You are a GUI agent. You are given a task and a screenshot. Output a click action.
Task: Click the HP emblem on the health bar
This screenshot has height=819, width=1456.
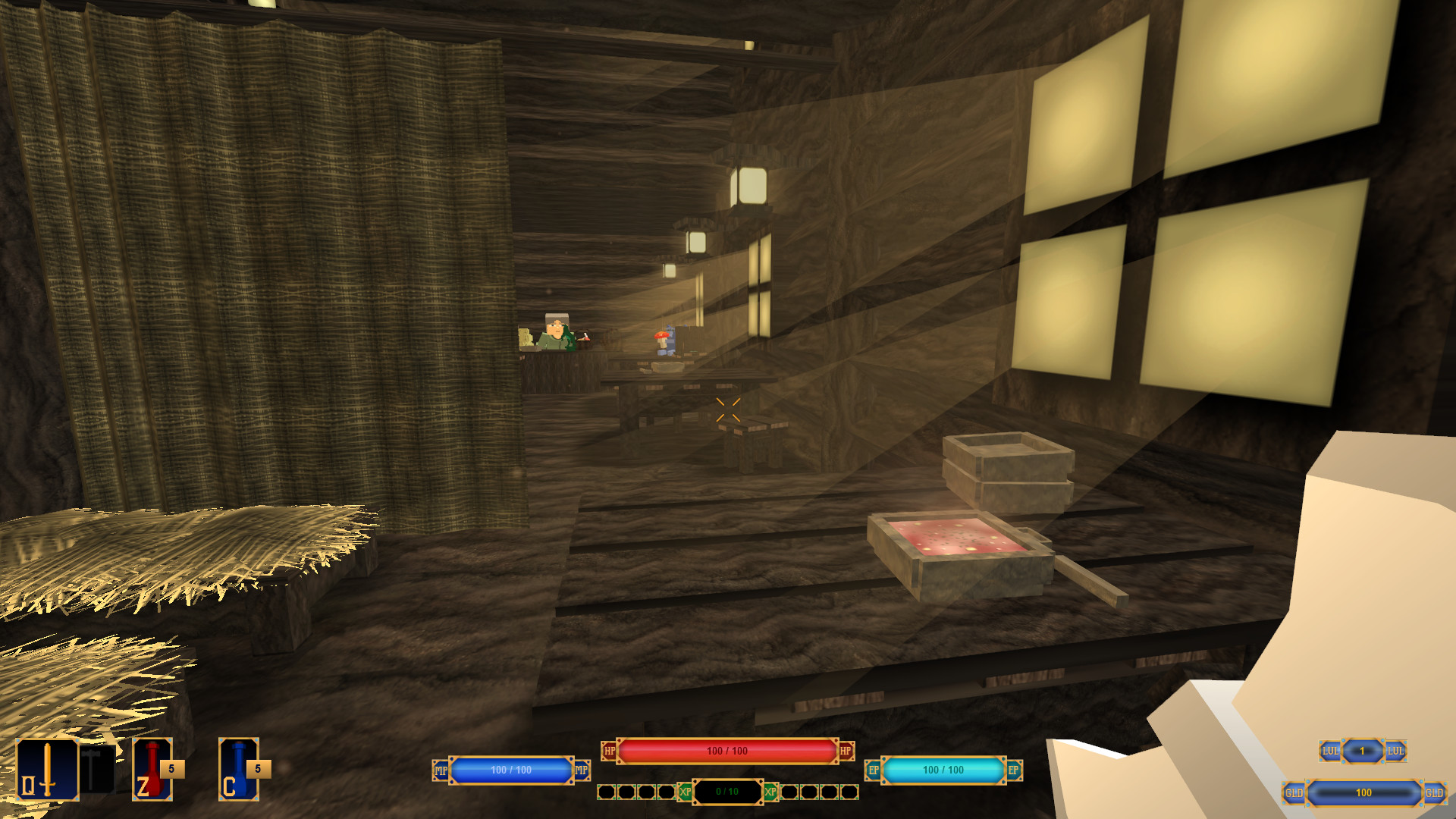click(x=608, y=752)
